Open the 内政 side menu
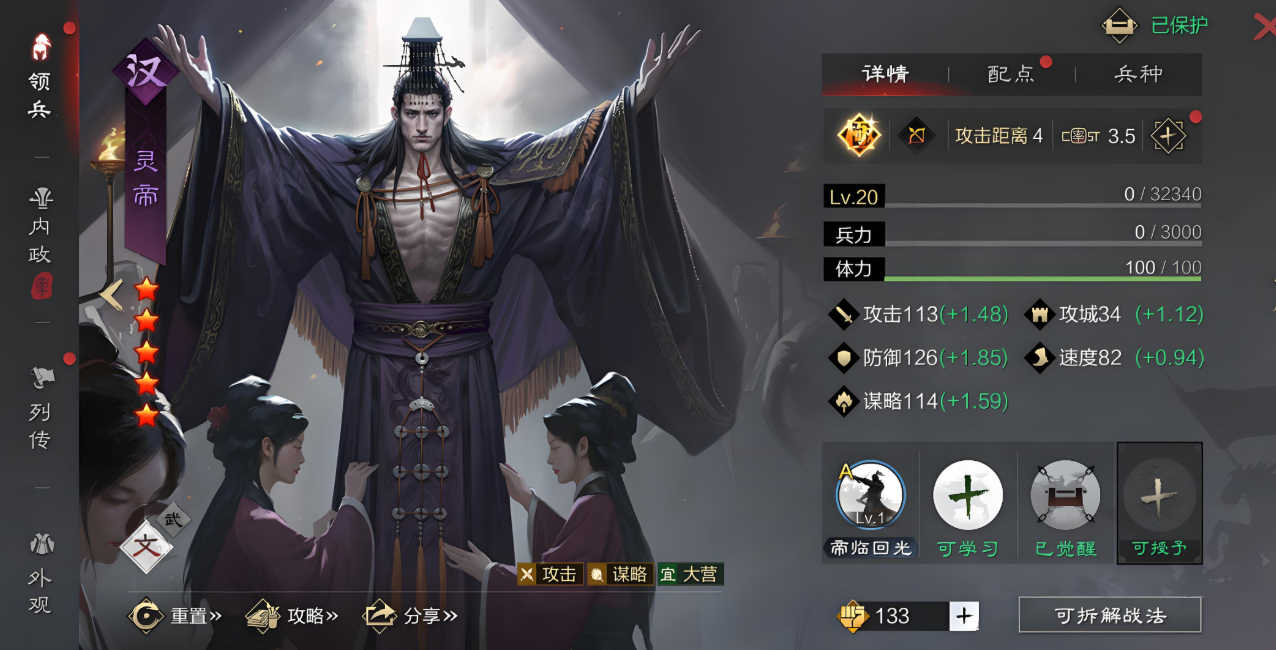This screenshot has width=1276, height=650. pyautogui.click(x=39, y=228)
